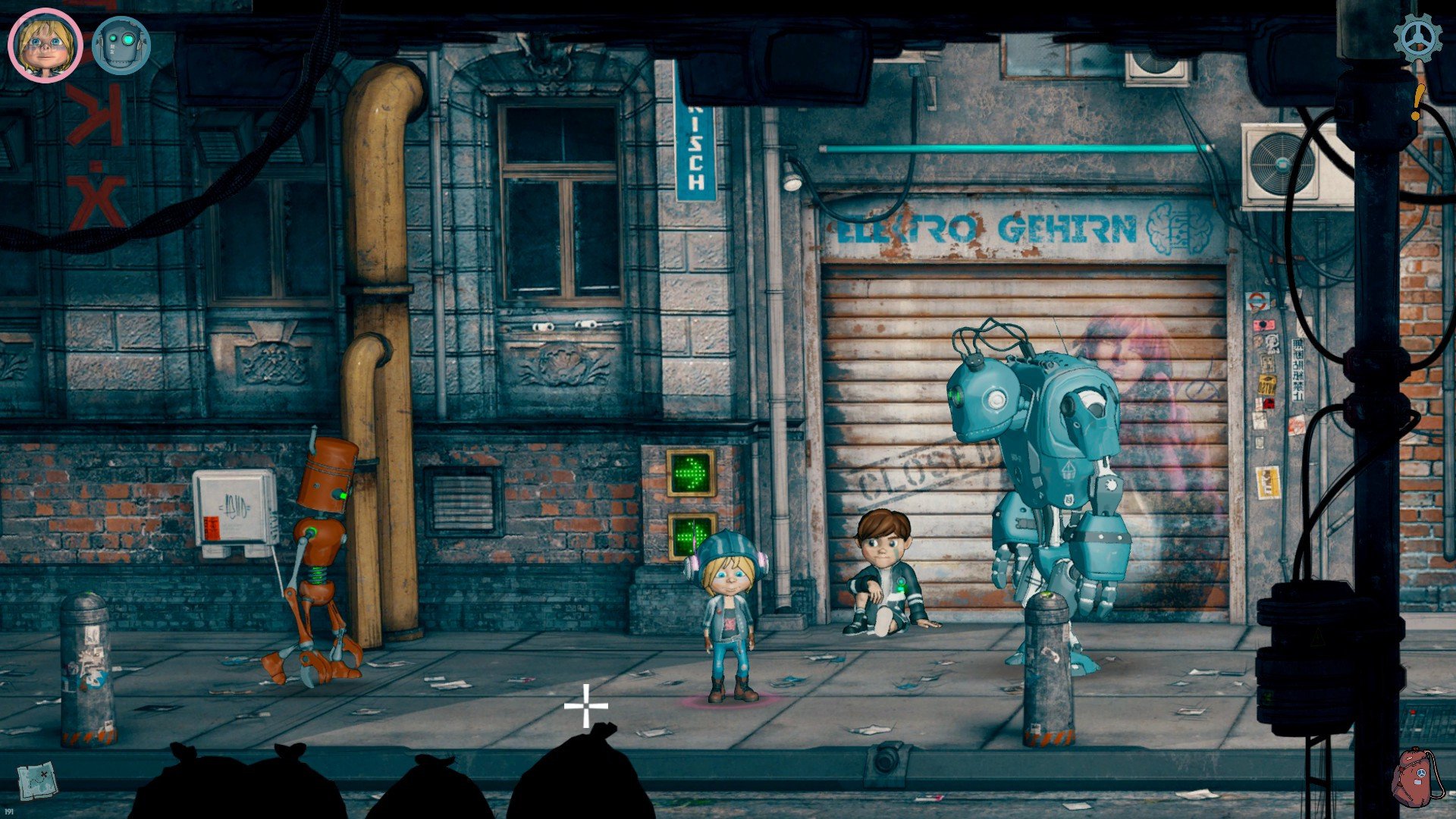
Task: Select the blonde girl character portrait
Action: (45, 45)
